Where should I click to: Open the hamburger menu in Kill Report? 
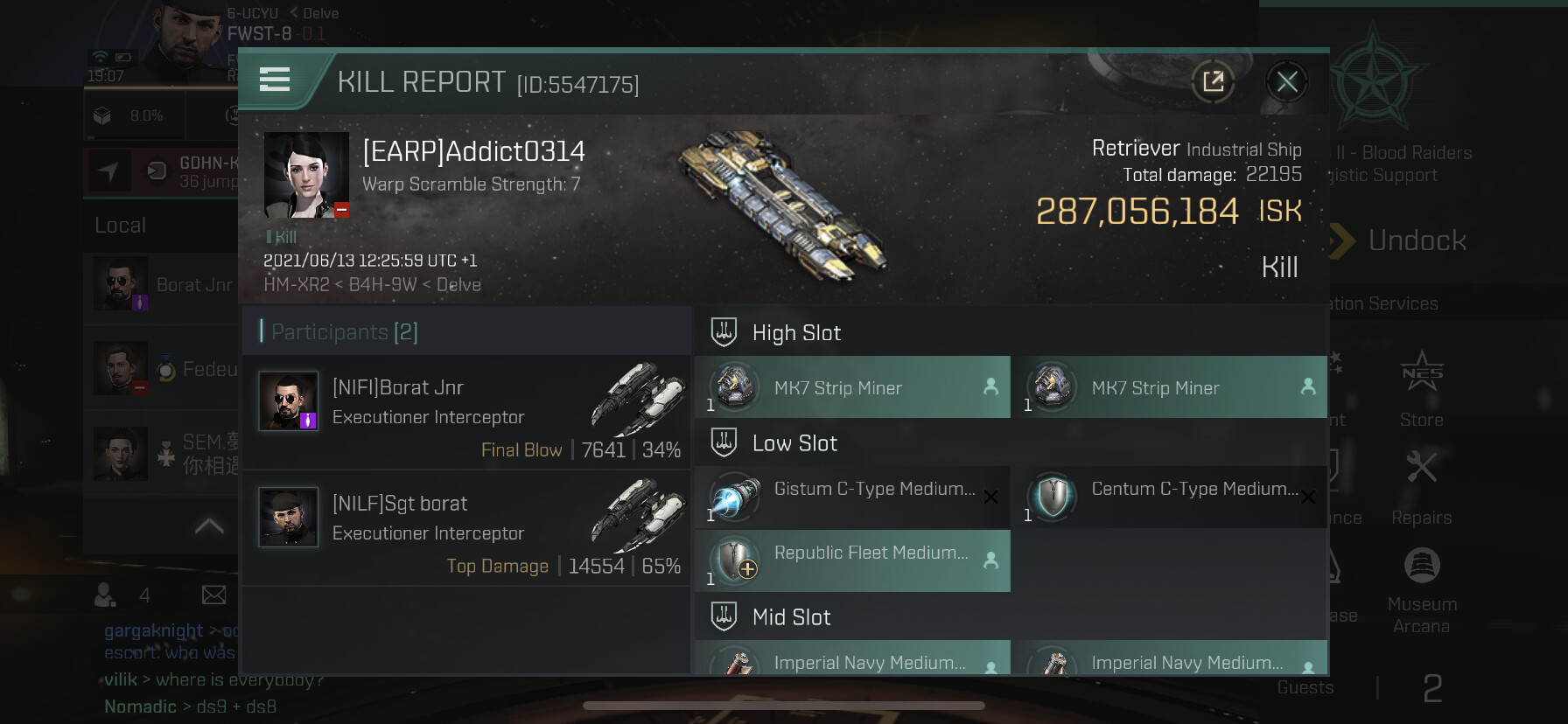[275, 80]
